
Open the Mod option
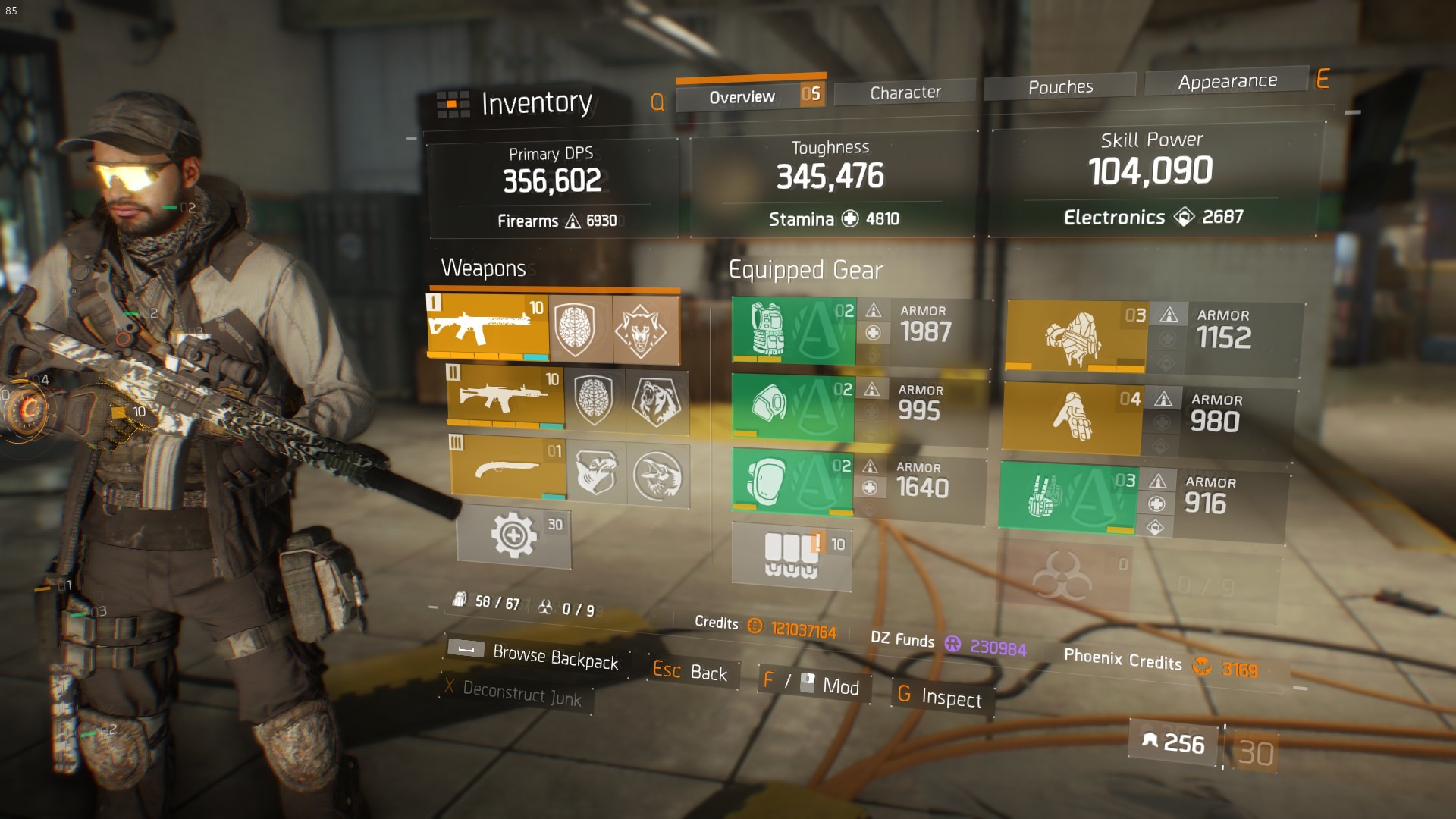(813, 684)
